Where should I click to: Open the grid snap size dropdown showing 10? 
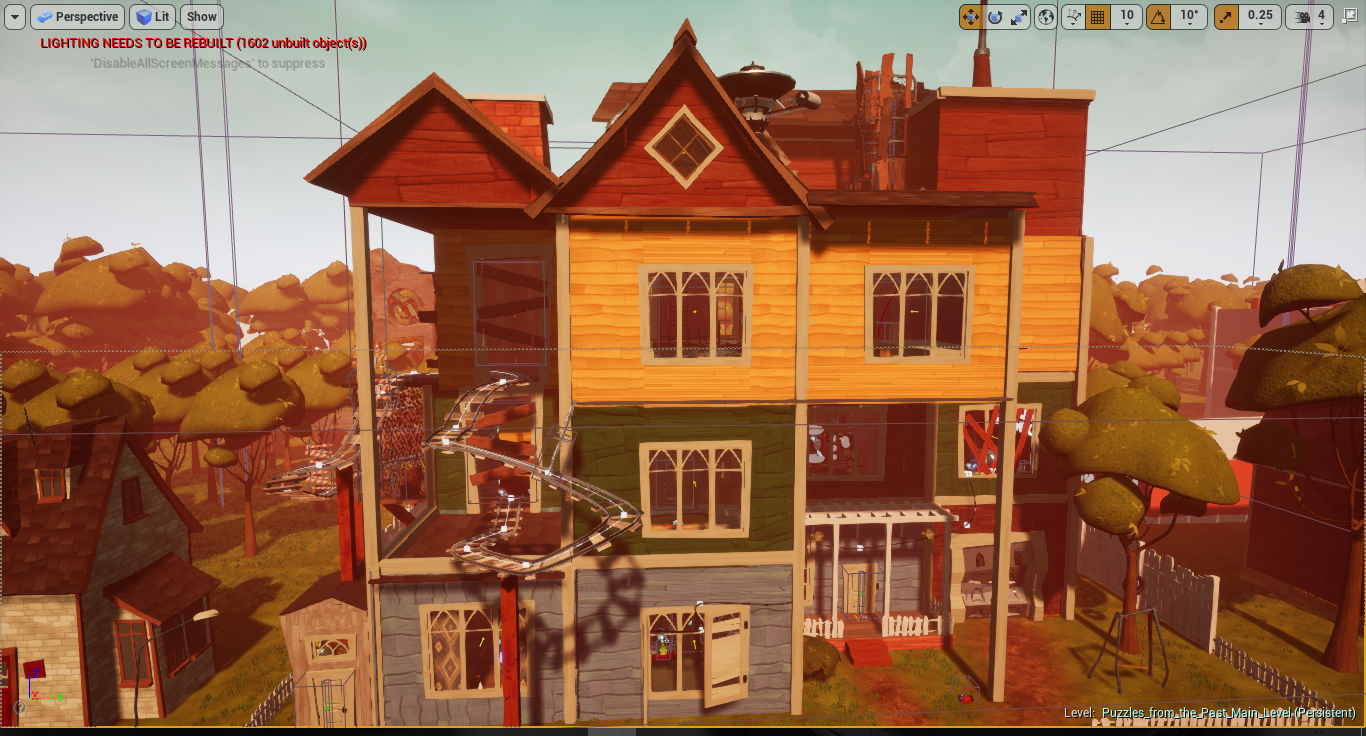(x=1127, y=16)
